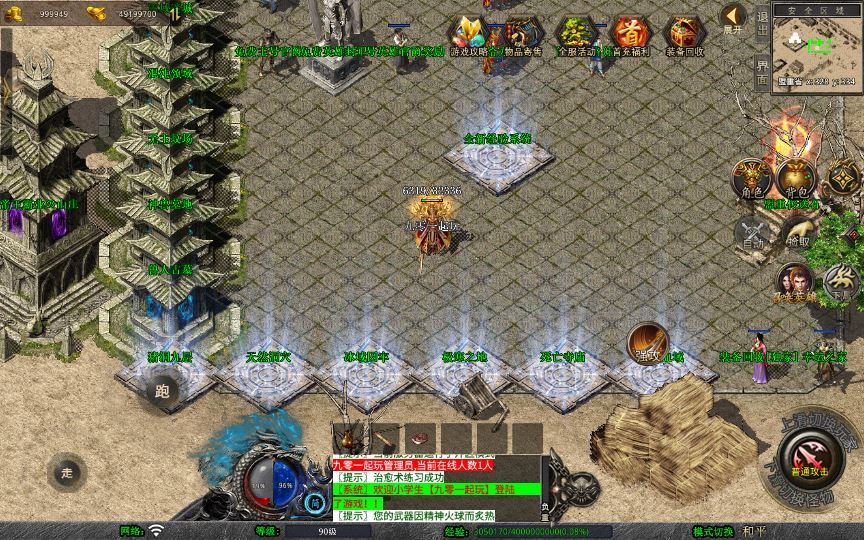Open the 角色 character panel
864x540 pixels.
(751, 178)
